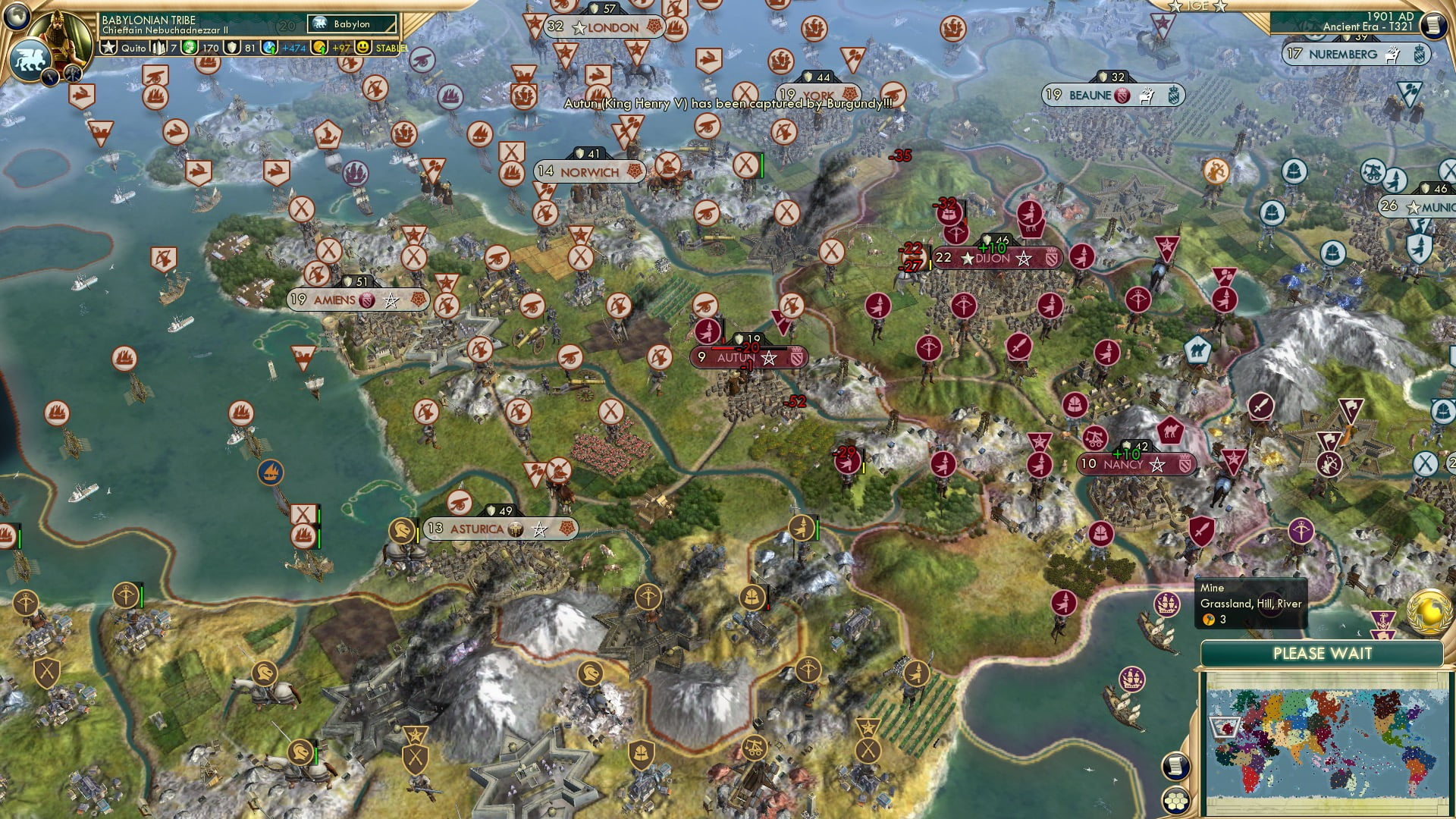Click the happiness smiley in the top bar
Screen dimensions: 1456x819
pyautogui.click(x=362, y=48)
